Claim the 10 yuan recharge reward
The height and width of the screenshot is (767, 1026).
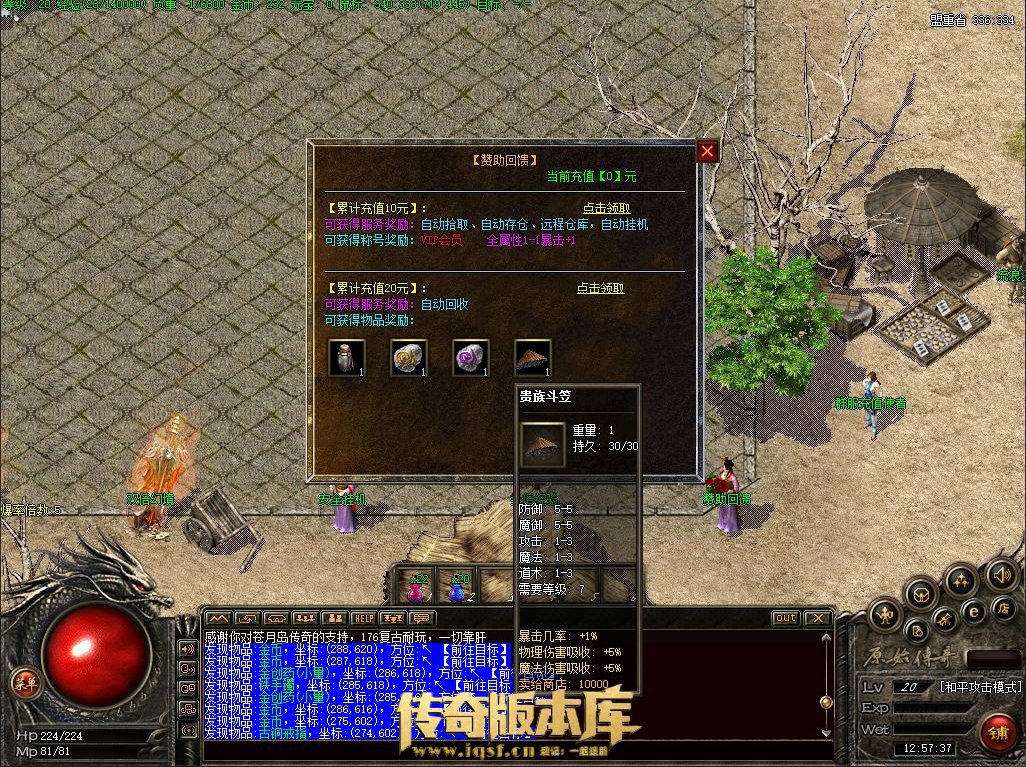tap(606, 208)
